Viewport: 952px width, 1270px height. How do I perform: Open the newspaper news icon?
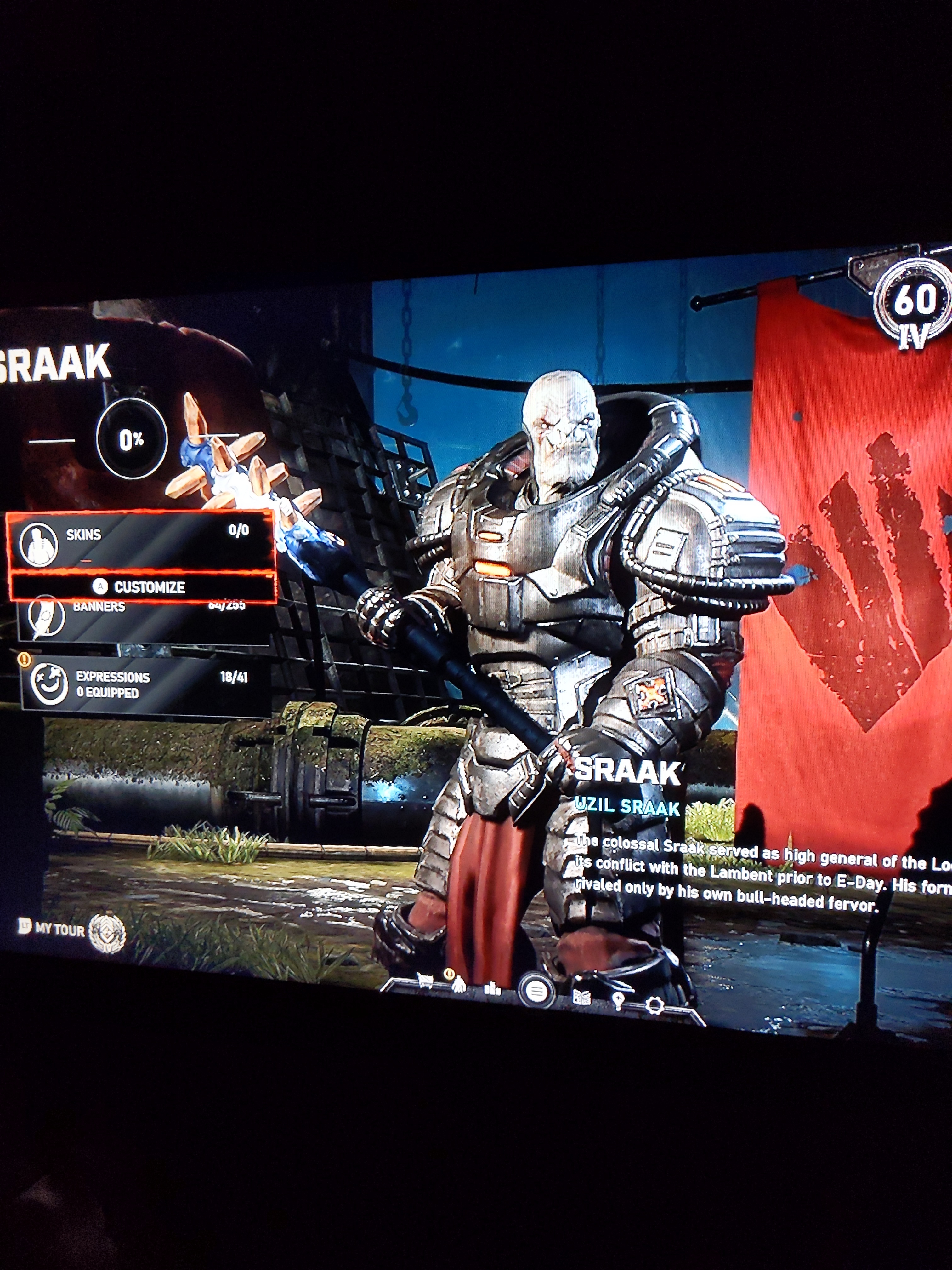tap(582, 997)
